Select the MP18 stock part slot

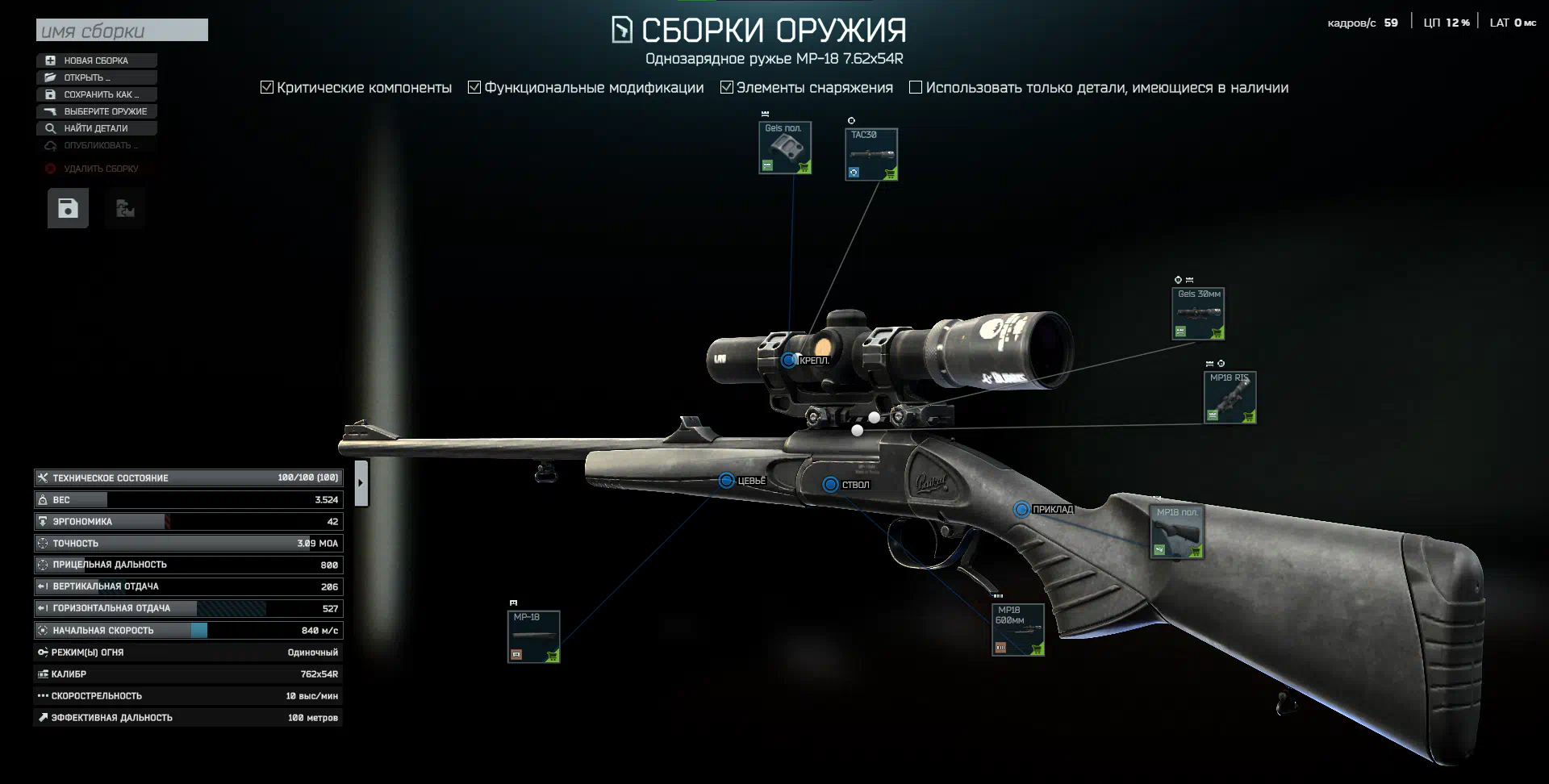(1177, 532)
